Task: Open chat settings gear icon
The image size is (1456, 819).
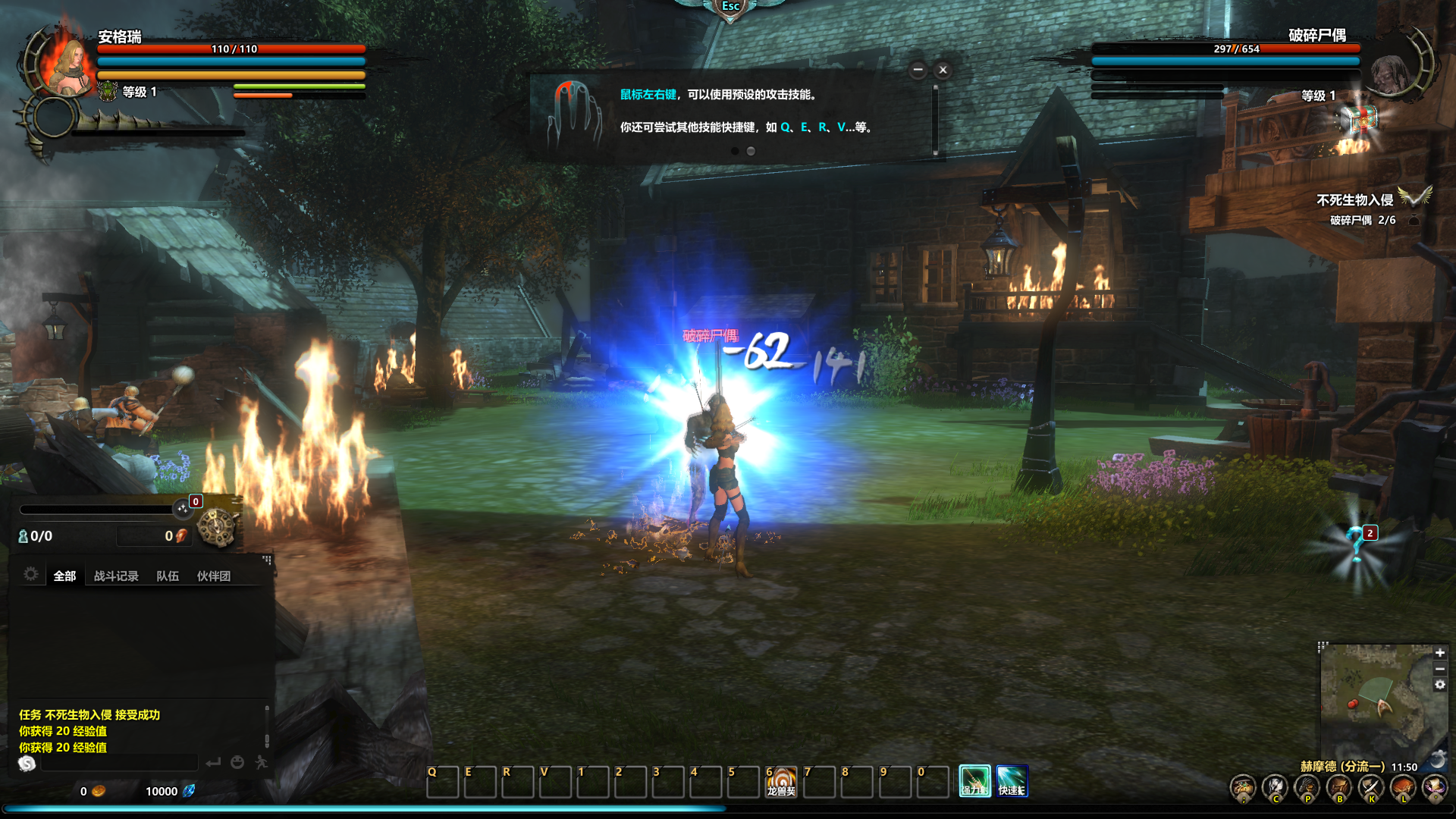Action: (31, 574)
